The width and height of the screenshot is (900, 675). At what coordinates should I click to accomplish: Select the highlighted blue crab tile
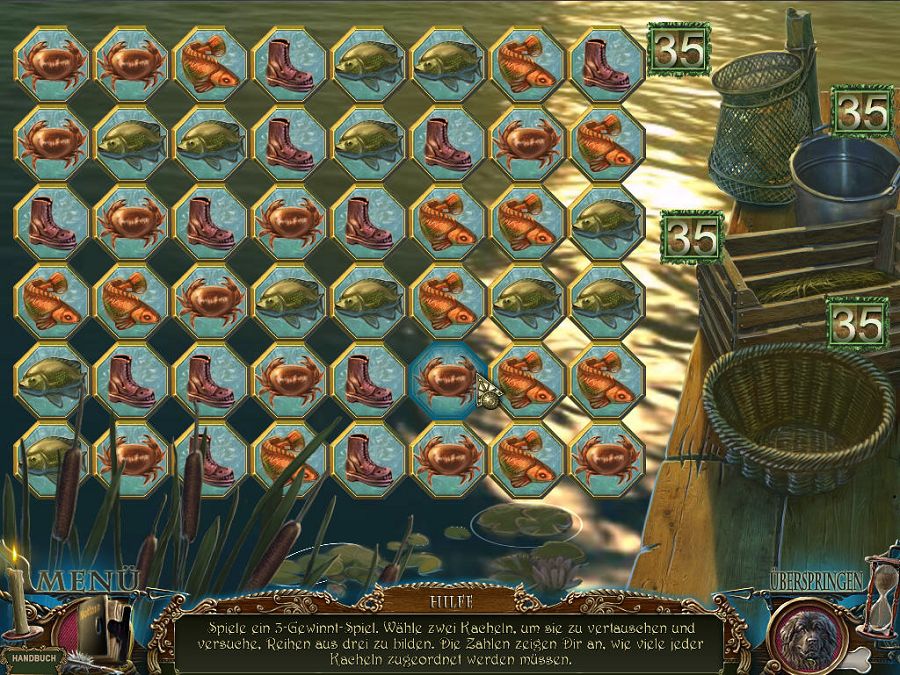pyautogui.click(x=448, y=378)
